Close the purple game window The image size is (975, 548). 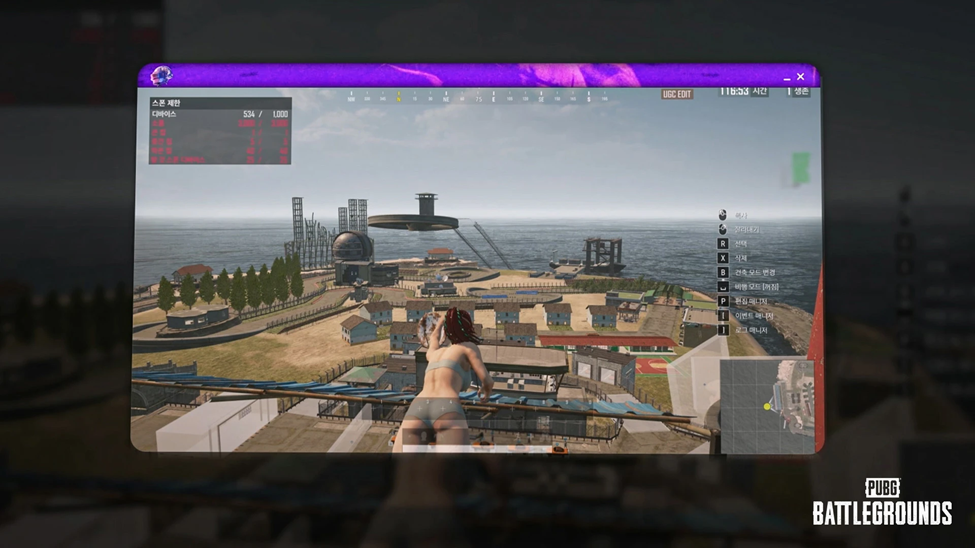(x=801, y=77)
